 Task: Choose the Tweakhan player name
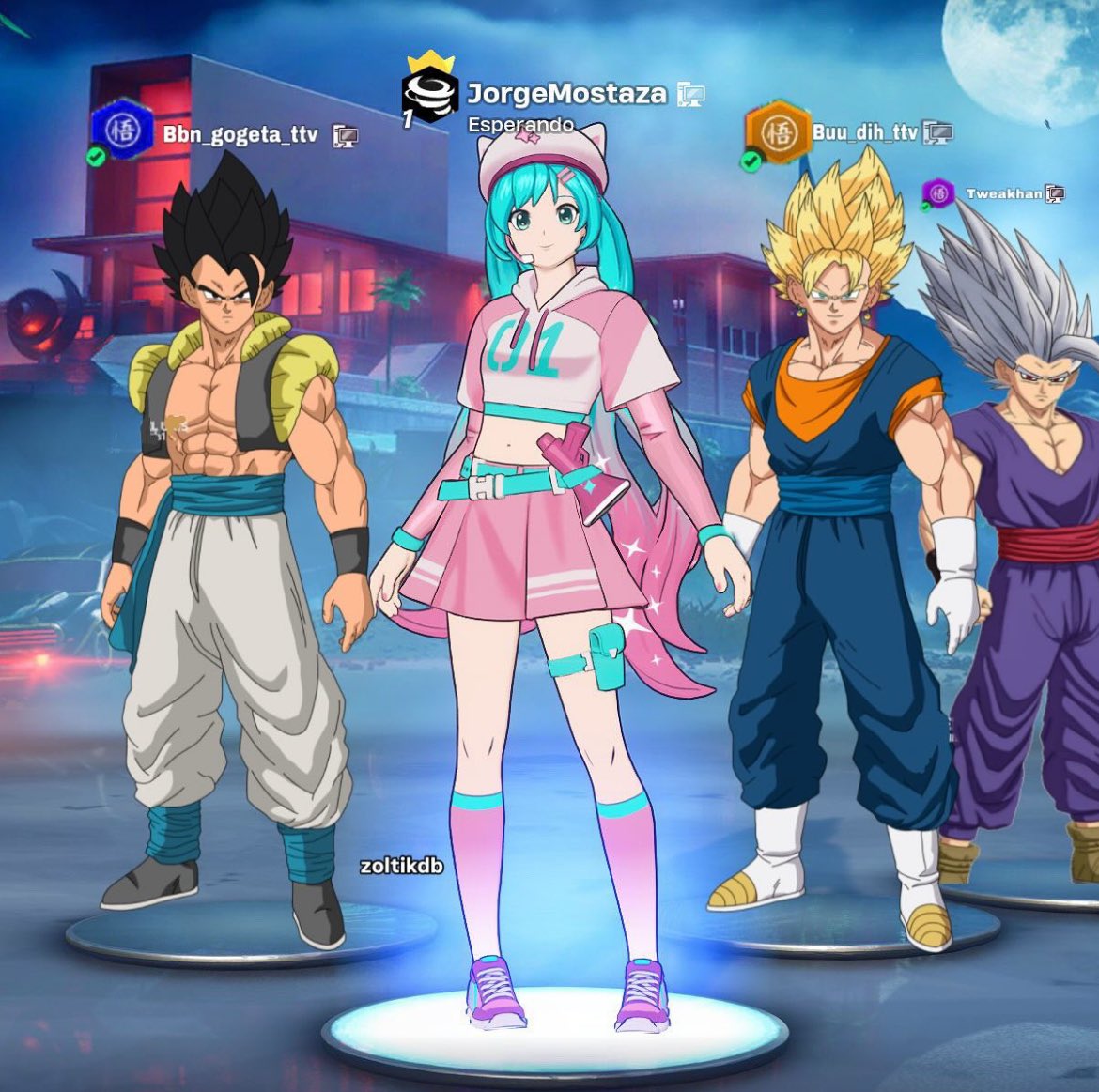click(x=1003, y=193)
